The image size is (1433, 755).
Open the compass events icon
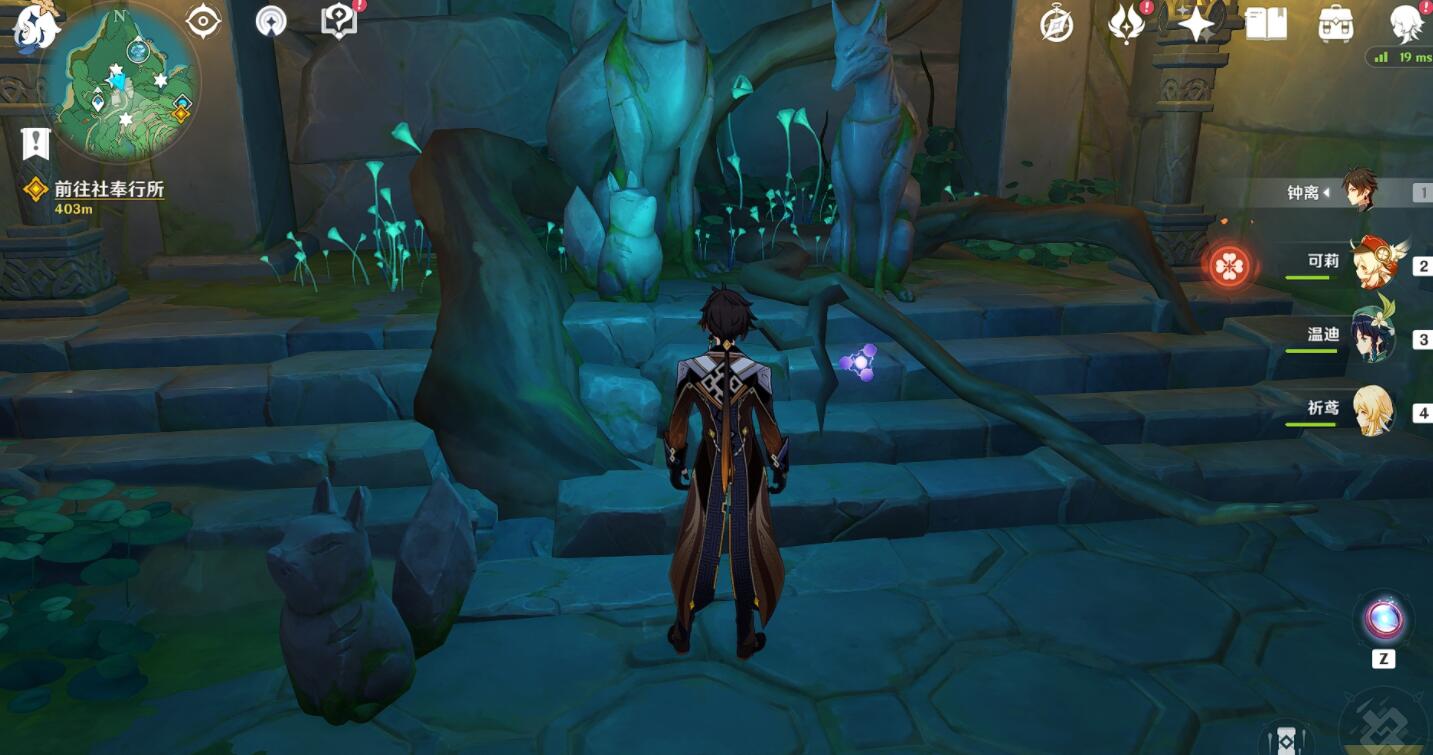coord(1056,24)
